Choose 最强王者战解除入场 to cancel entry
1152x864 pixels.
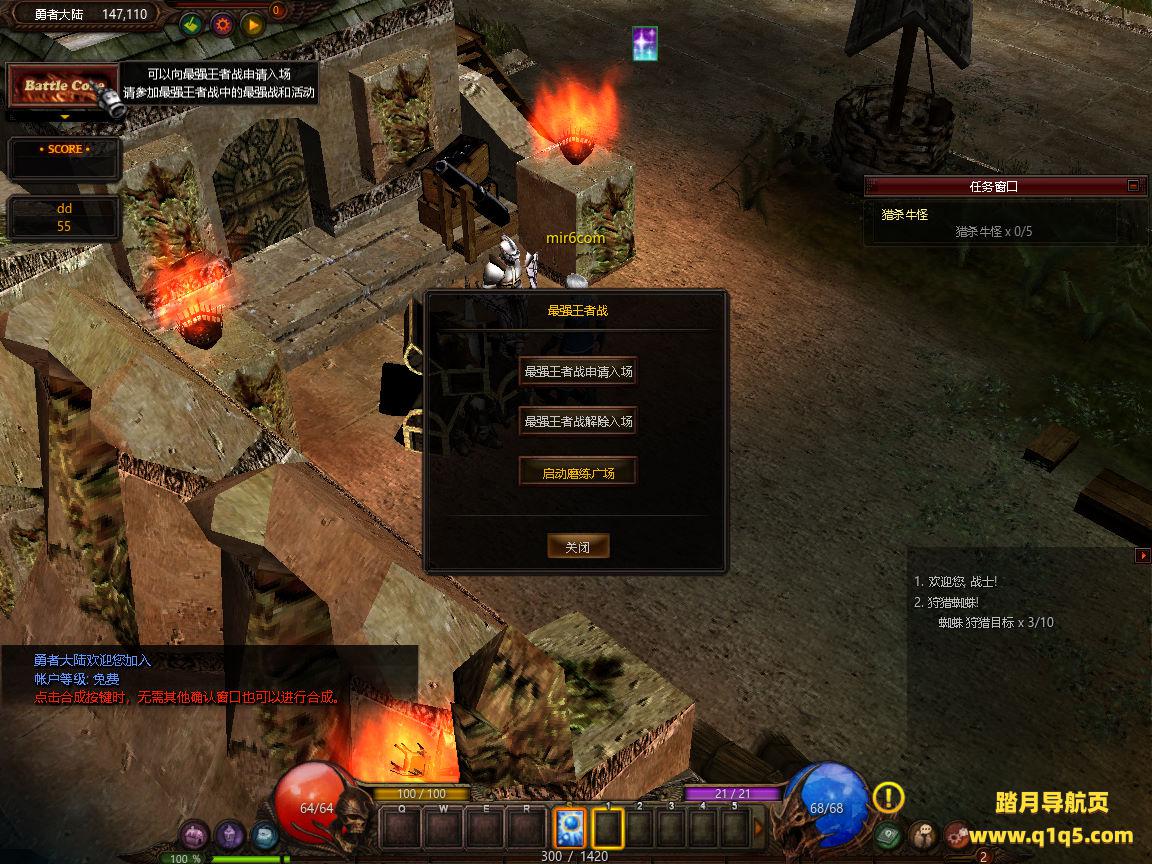click(x=578, y=422)
